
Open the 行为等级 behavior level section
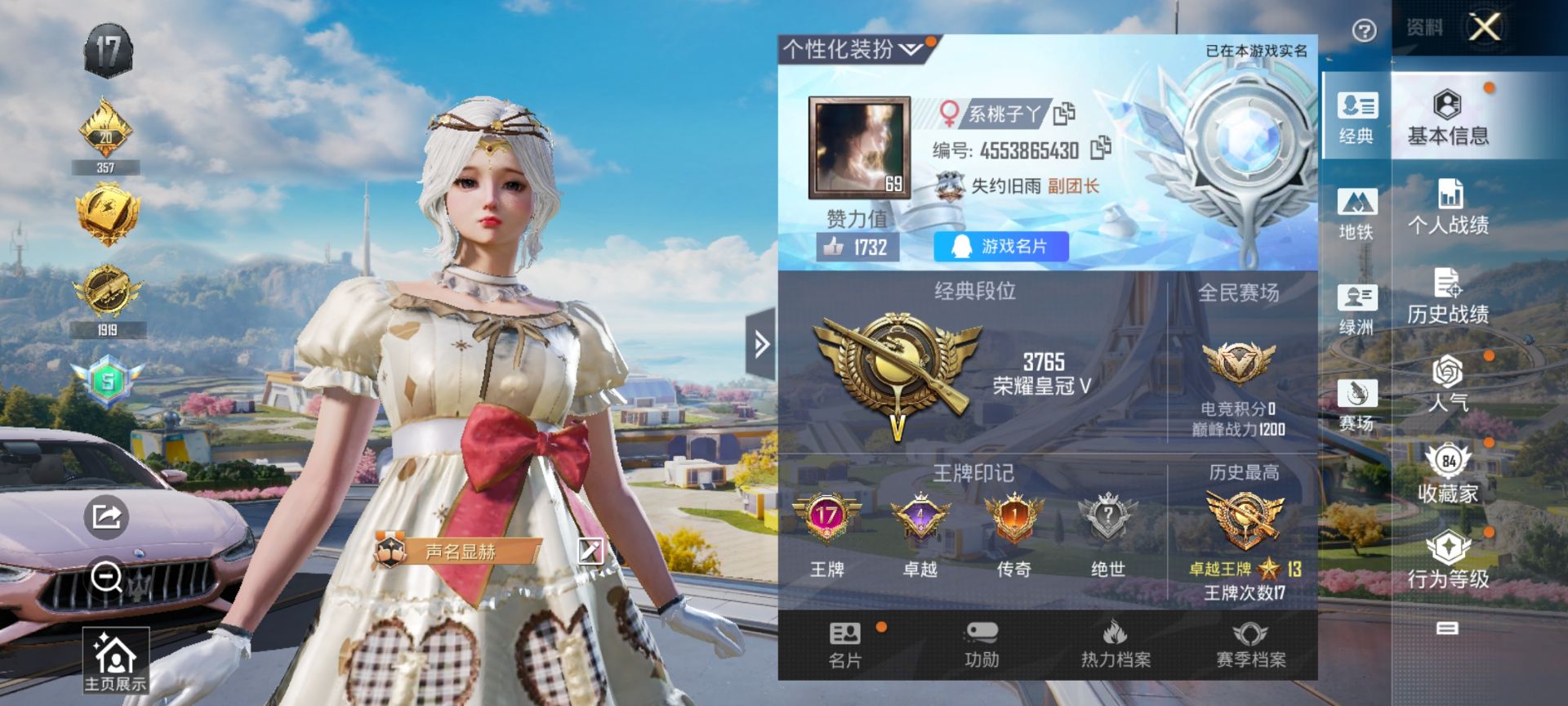coord(1448,561)
